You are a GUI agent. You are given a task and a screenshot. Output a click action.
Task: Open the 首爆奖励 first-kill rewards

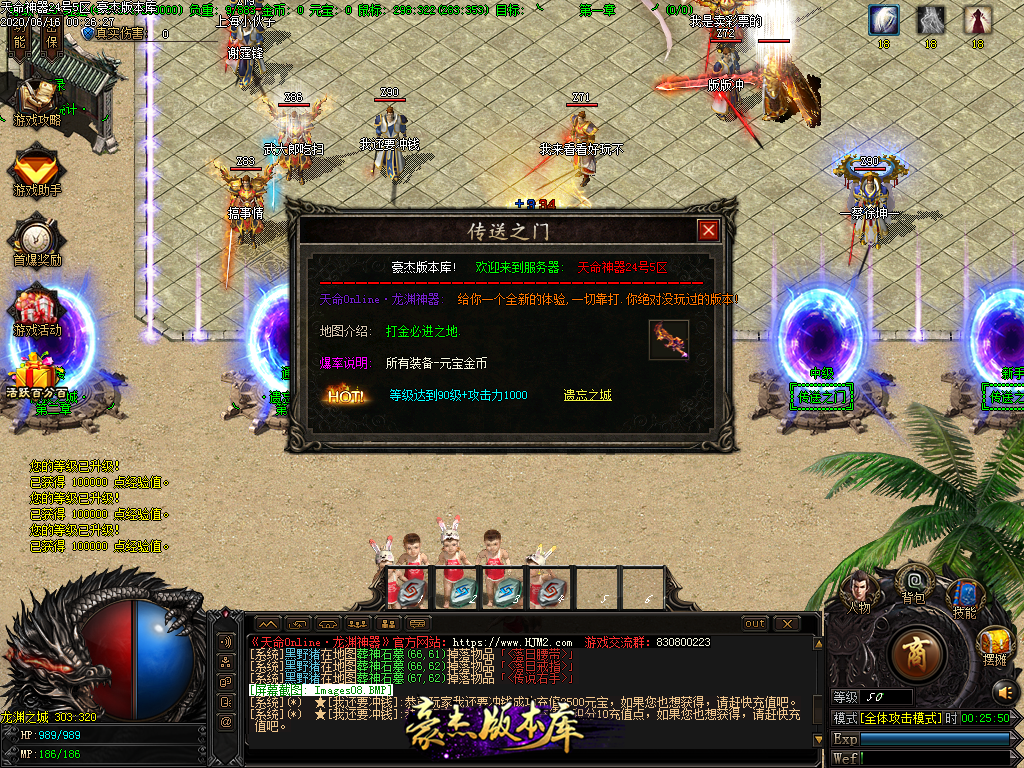(37, 240)
